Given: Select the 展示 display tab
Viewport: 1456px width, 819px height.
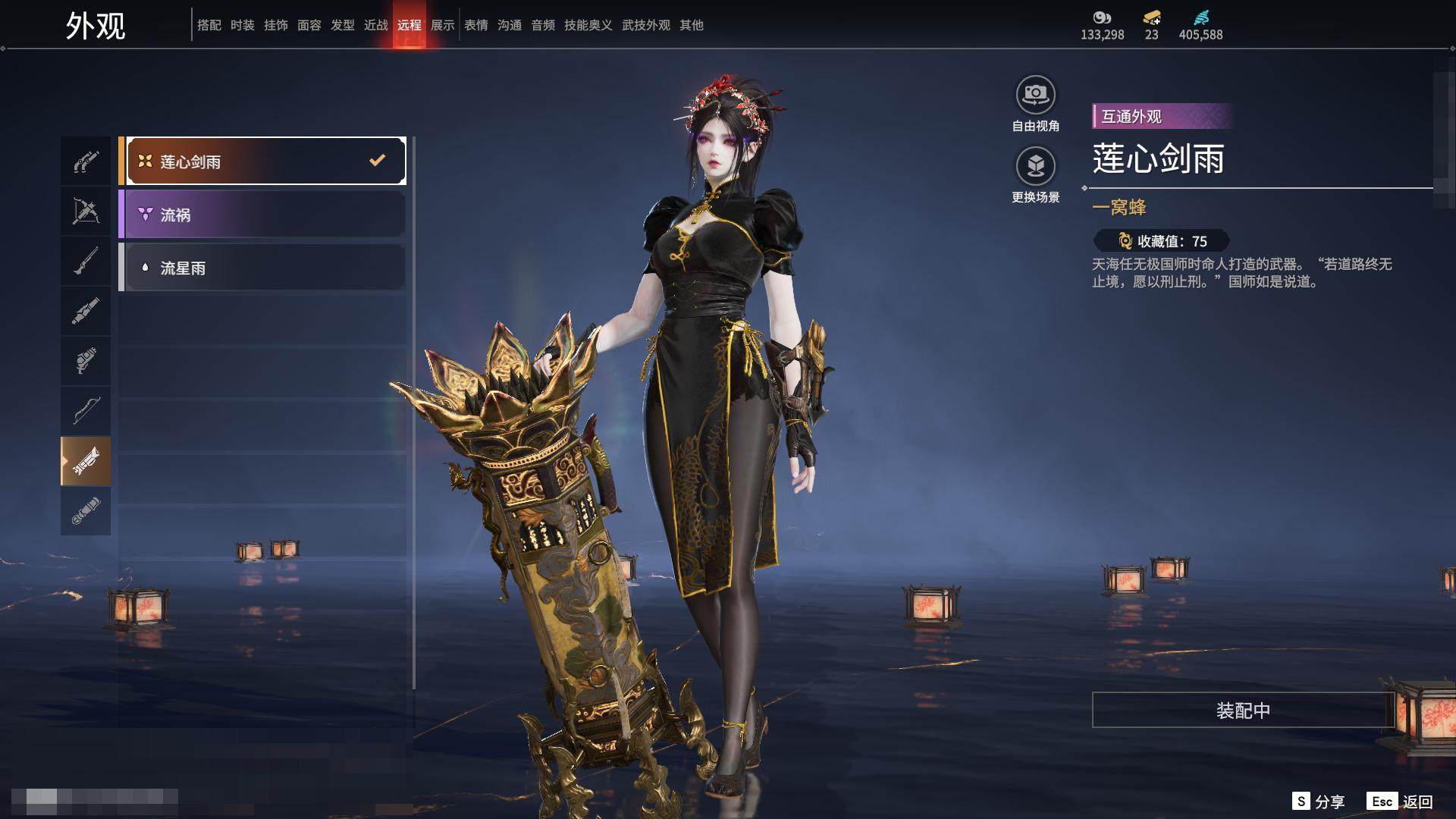Looking at the screenshot, I should pyautogui.click(x=443, y=25).
